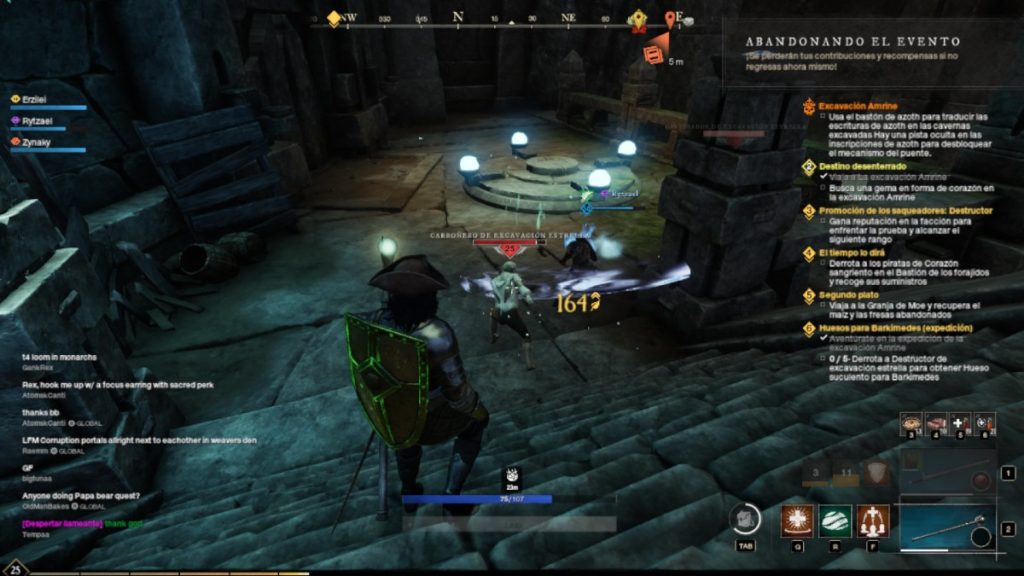Viewport: 1024px width, 576px height.
Task: Click the compass bar quest marker
Action: tap(639, 20)
